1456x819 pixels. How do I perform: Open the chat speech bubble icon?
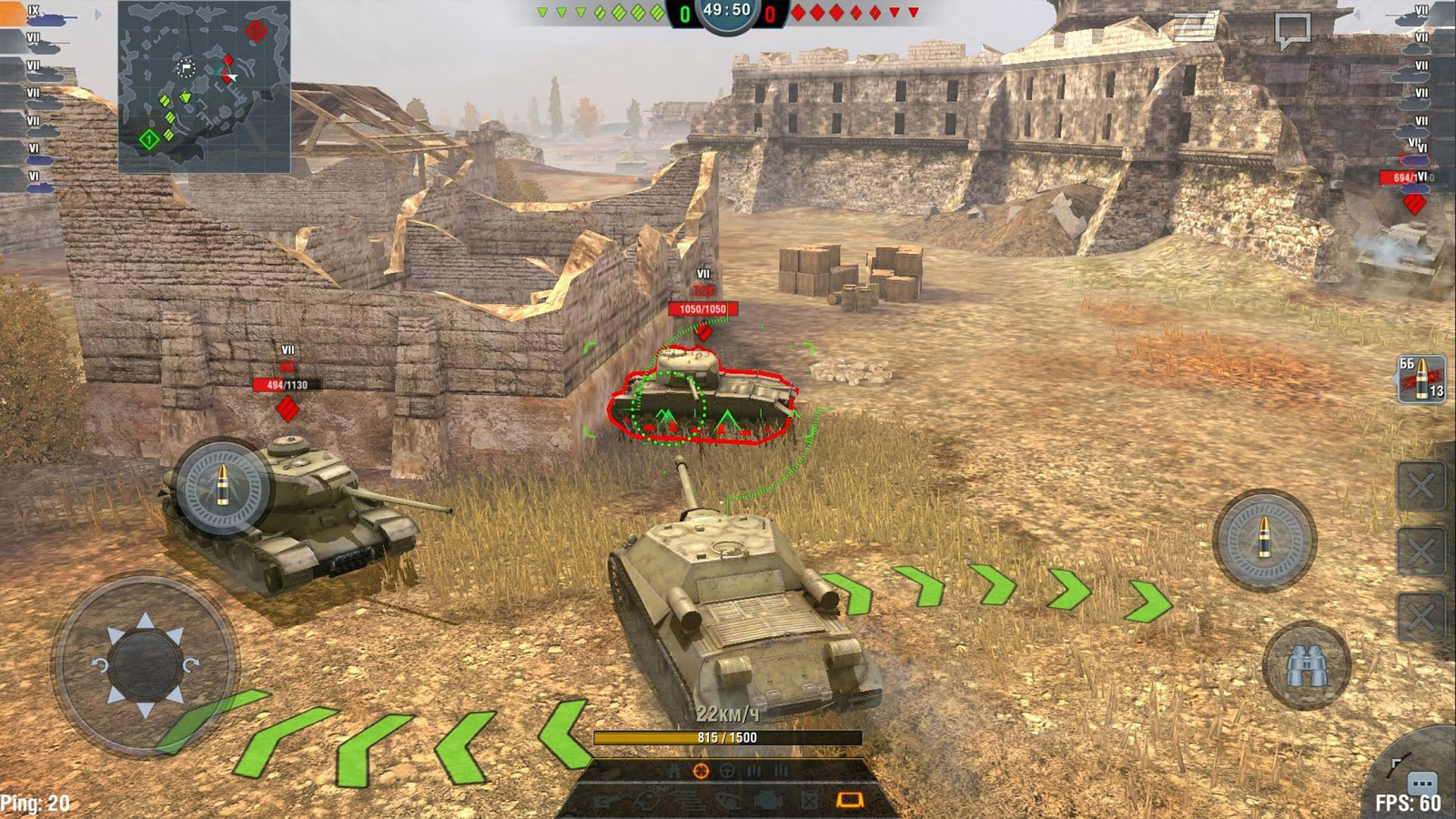[1292, 31]
